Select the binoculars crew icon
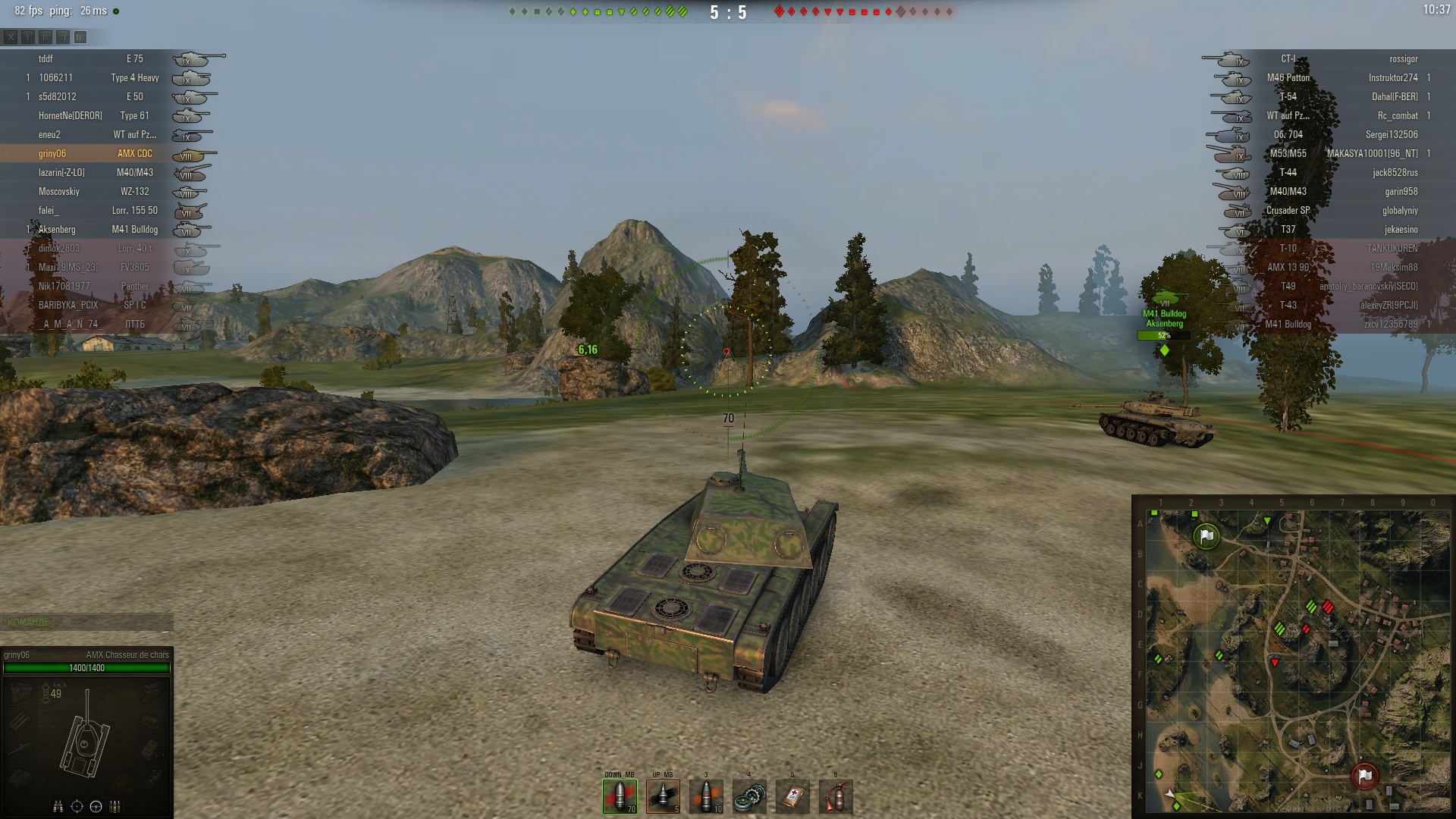 pos(58,806)
